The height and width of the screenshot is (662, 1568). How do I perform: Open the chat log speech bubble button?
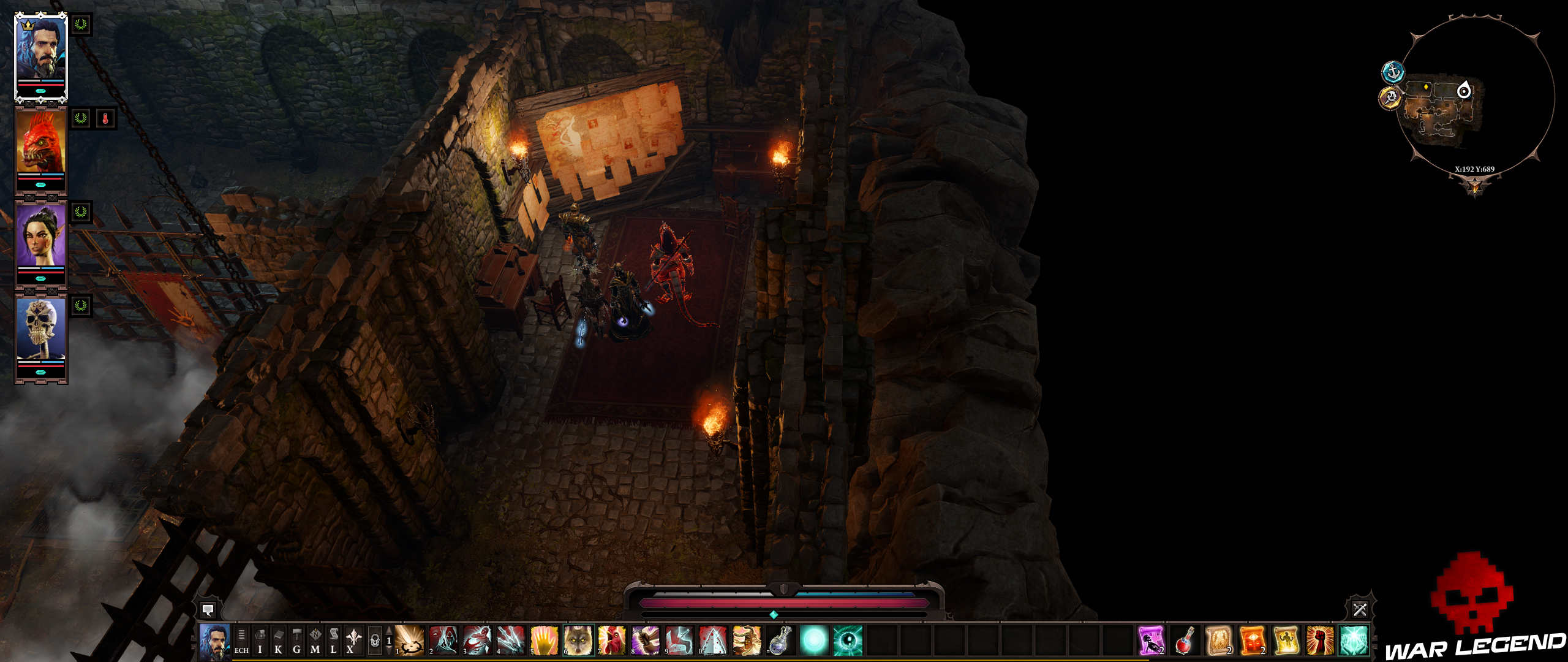208,610
